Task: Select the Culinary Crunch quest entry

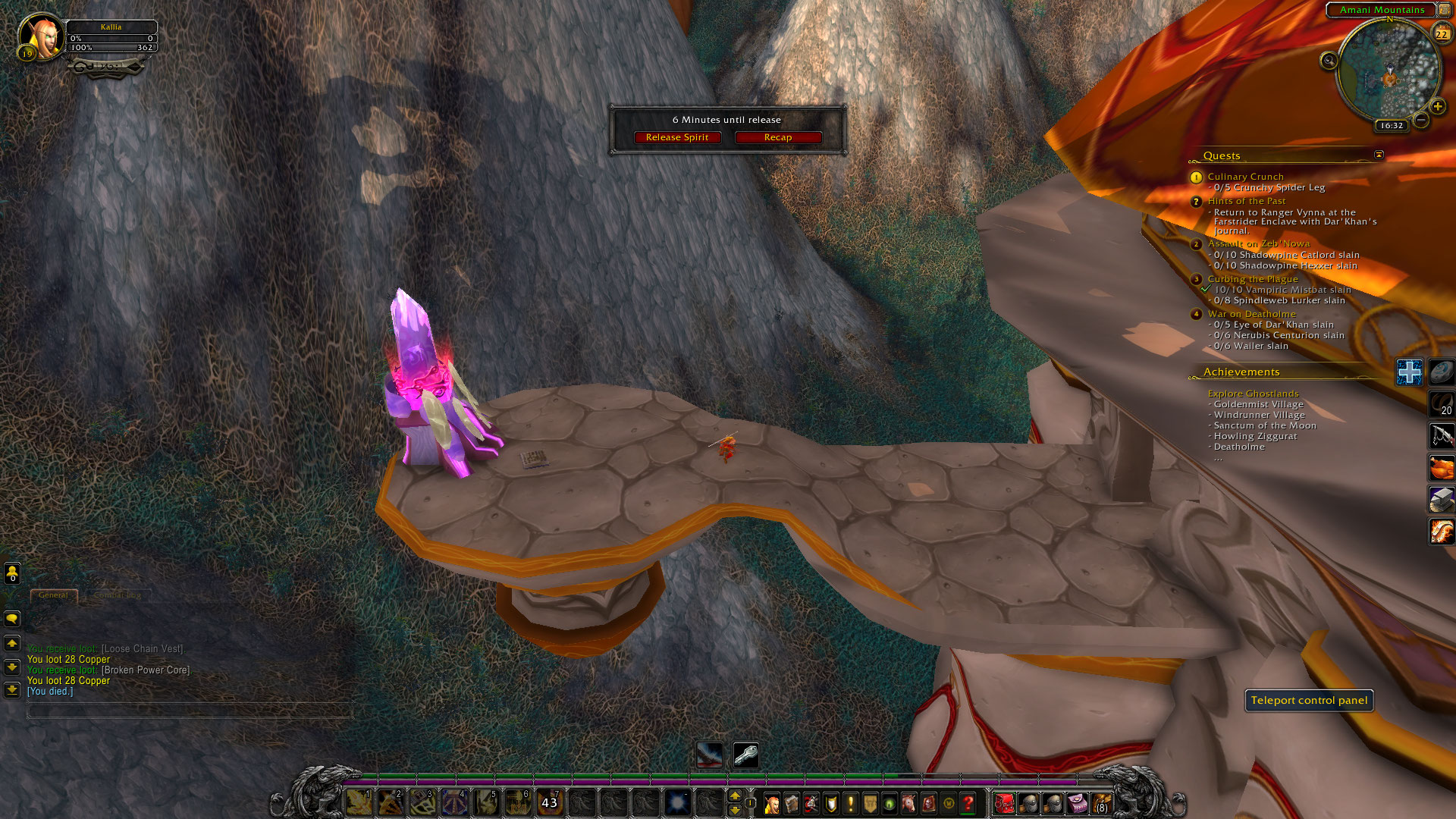Action: [1245, 177]
